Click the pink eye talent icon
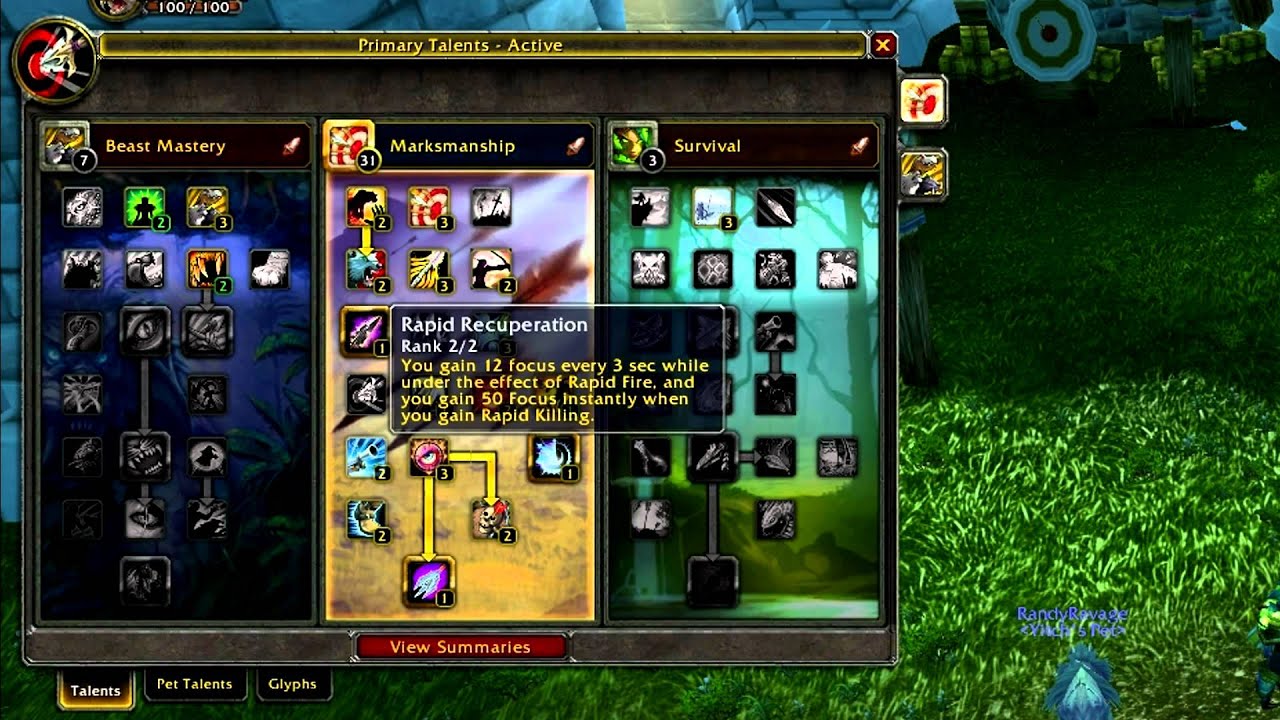This screenshot has width=1280, height=720. (429, 458)
